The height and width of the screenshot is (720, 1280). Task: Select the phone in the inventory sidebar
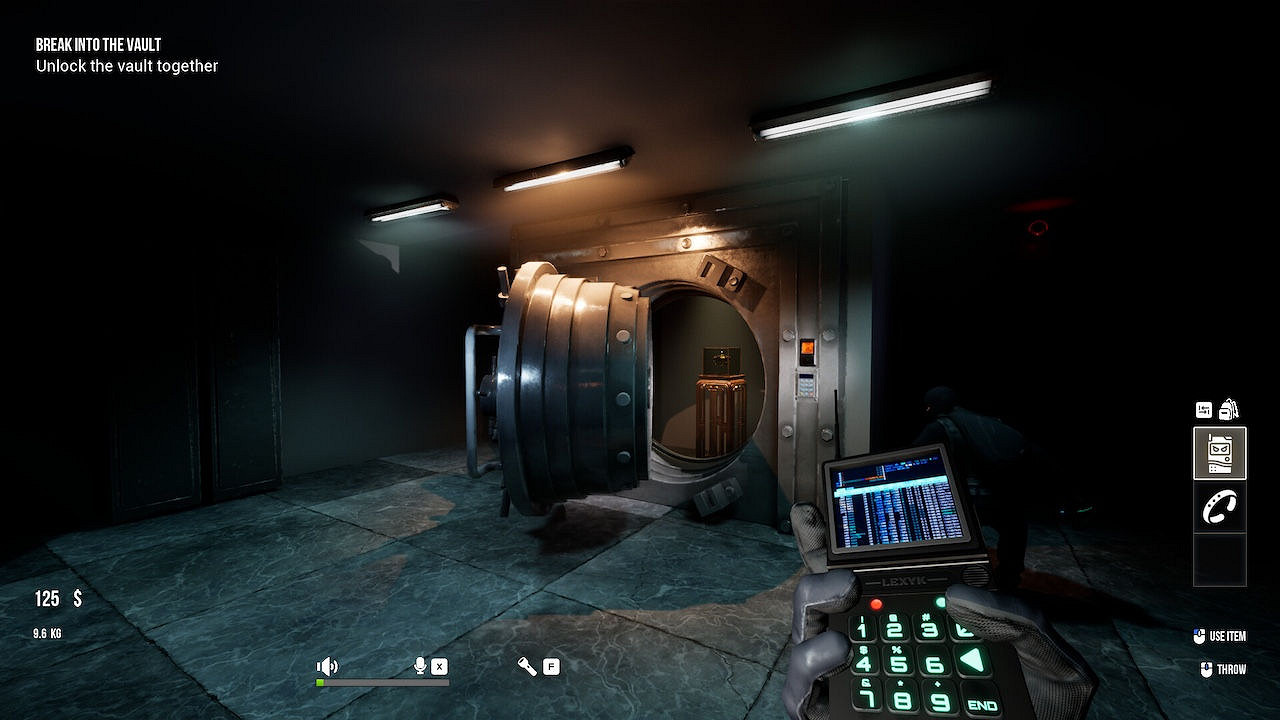coord(1219,508)
